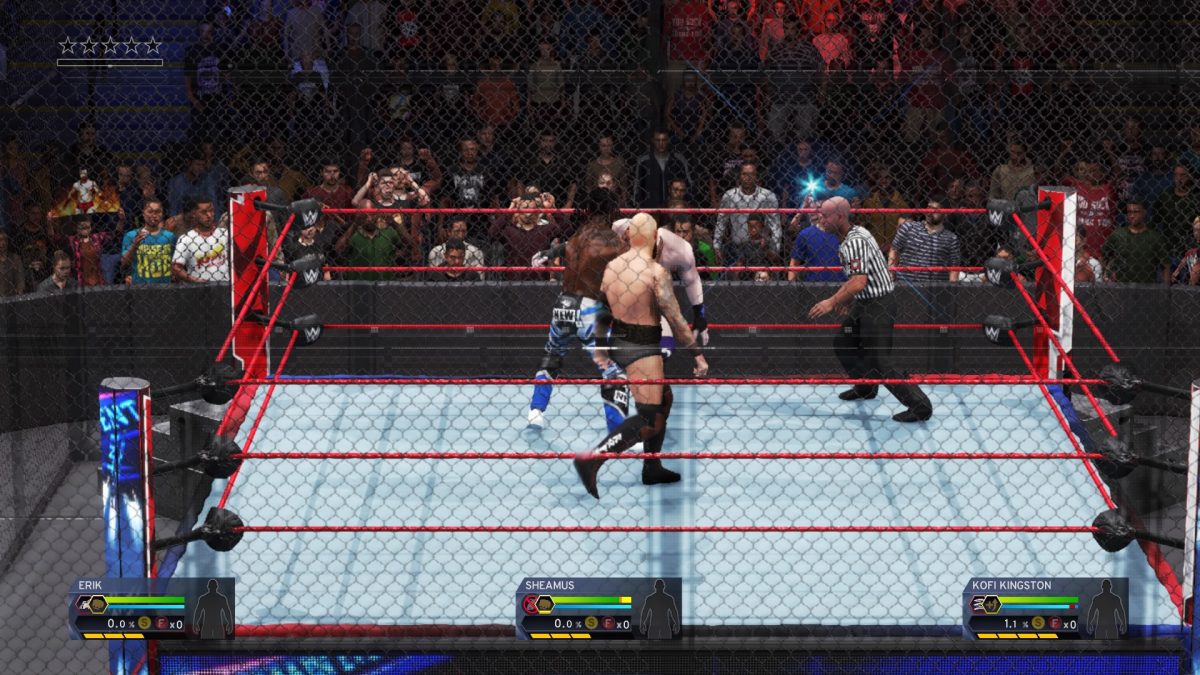Click Kofi Kingston's finisher F icon
This screenshot has width=1200, height=675.
coord(1054,624)
